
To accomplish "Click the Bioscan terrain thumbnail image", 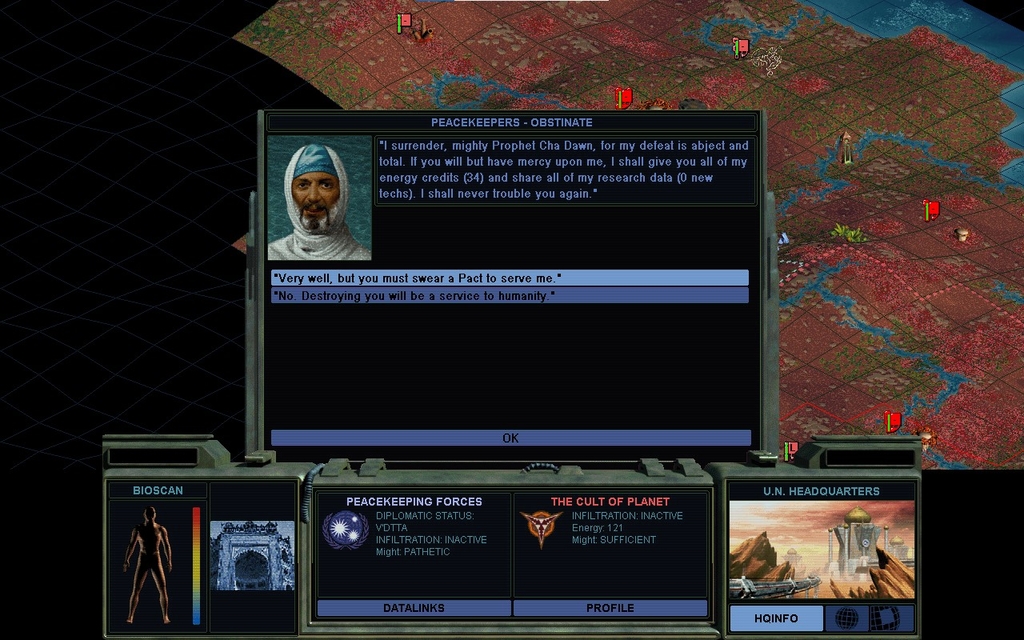I will pos(252,555).
